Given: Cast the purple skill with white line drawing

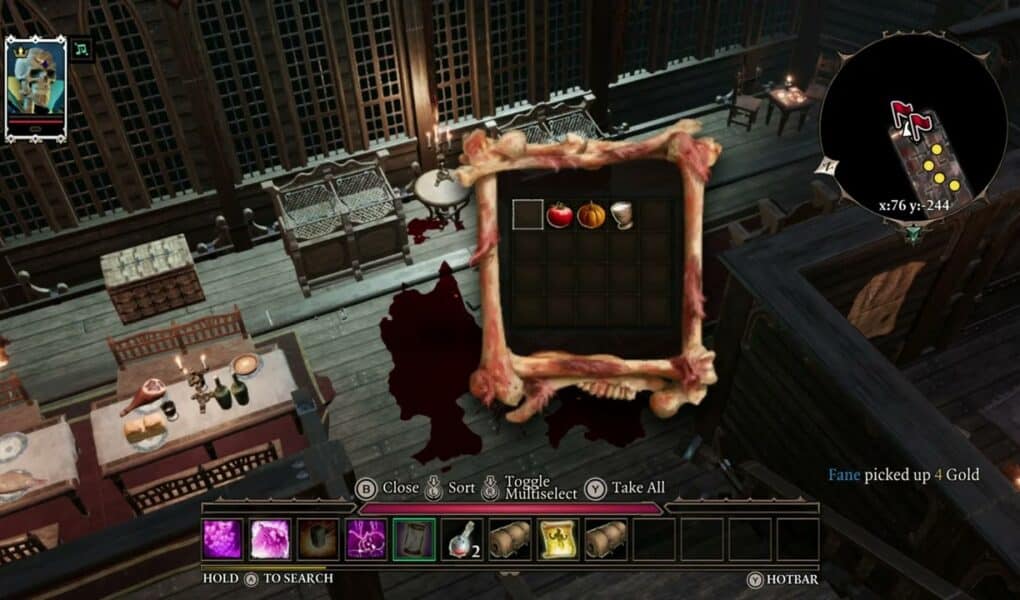Looking at the screenshot, I should (x=366, y=539).
